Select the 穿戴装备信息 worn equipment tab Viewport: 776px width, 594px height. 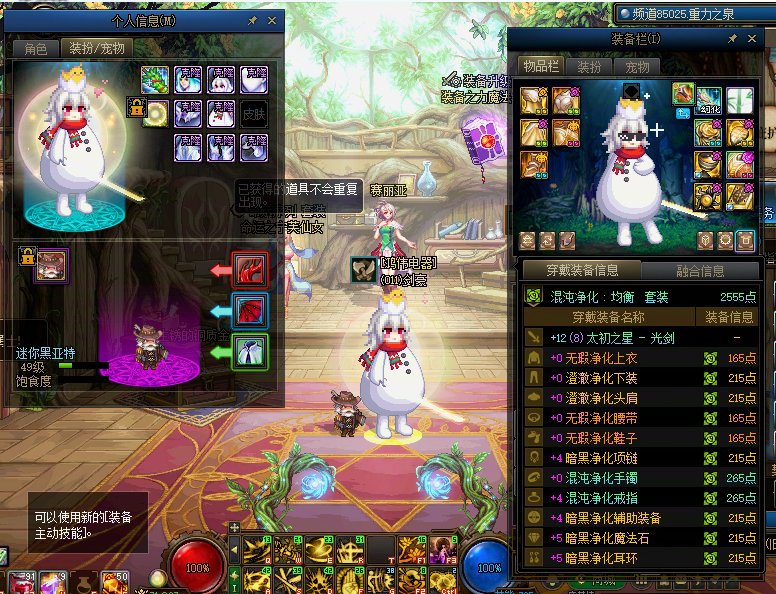click(x=581, y=270)
